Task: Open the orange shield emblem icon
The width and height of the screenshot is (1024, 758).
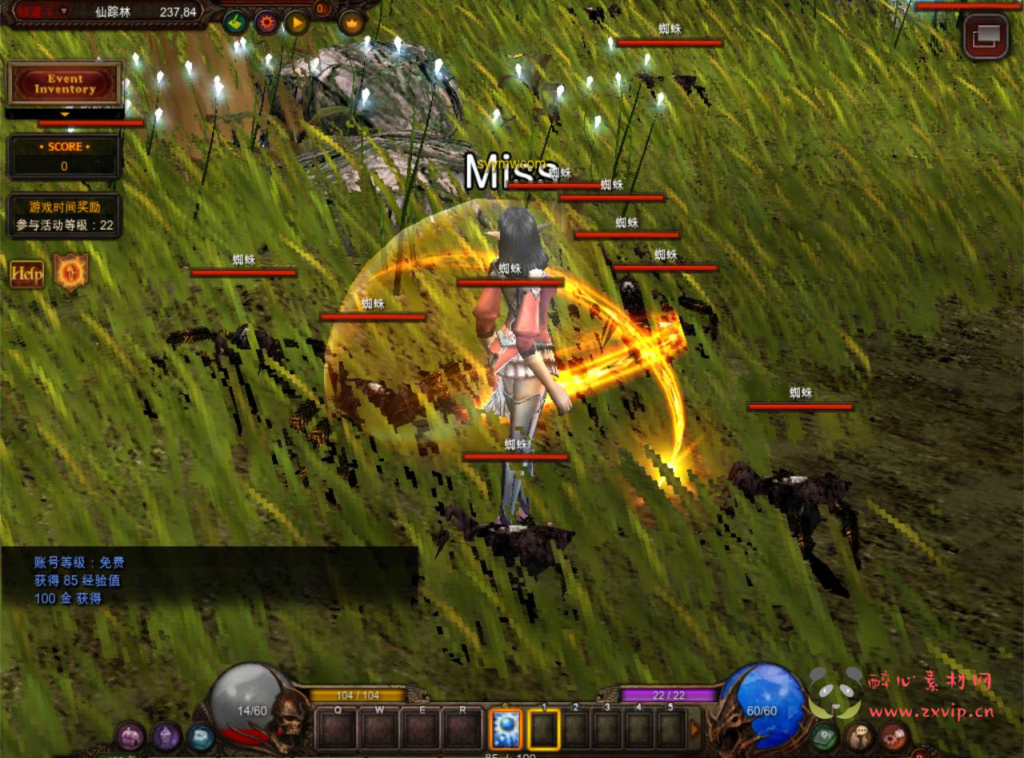Action: (x=71, y=272)
